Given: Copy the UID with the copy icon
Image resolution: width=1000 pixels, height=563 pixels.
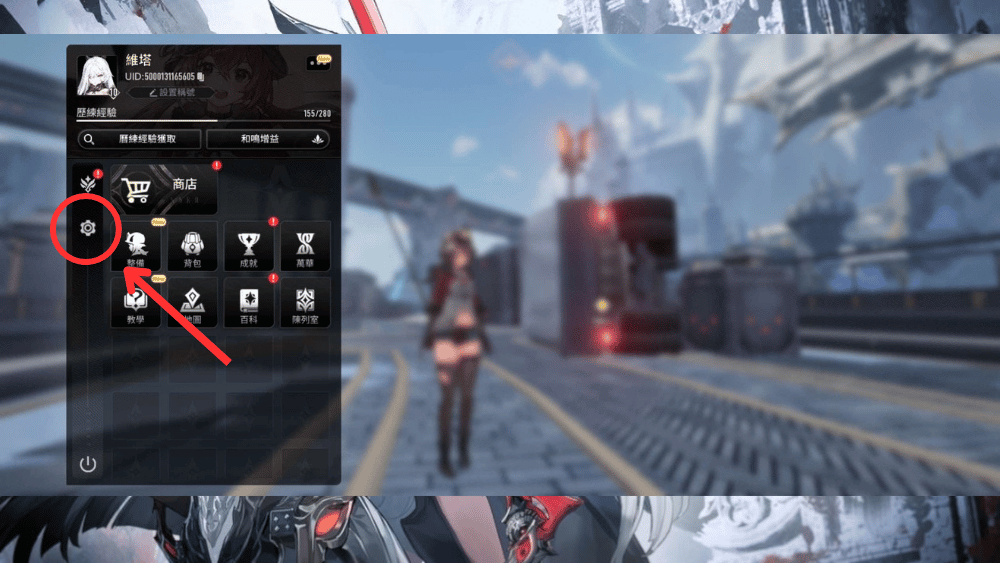Looking at the screenshot, I should [201, 76].
